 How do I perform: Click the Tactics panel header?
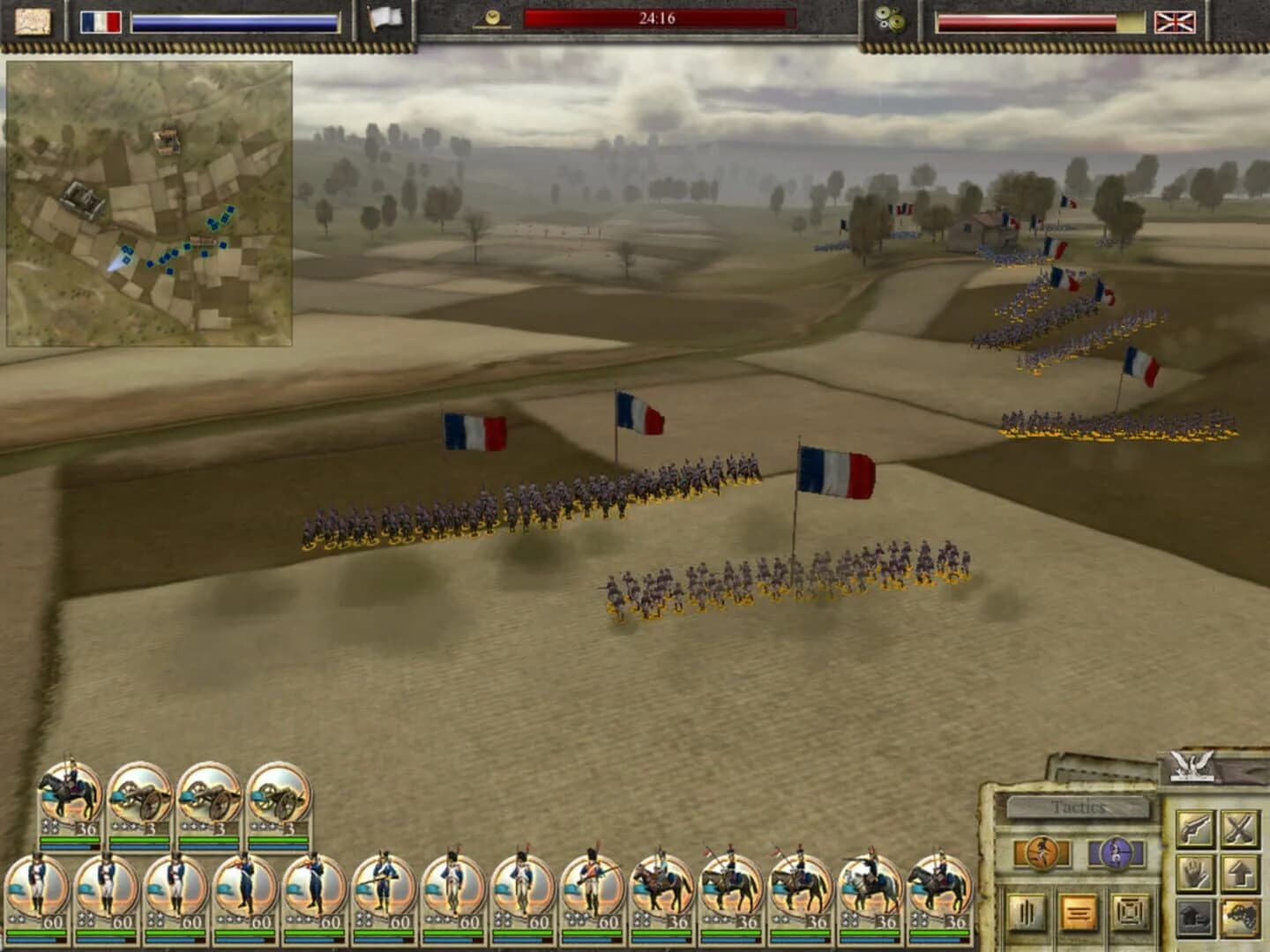click(1078, 805)
